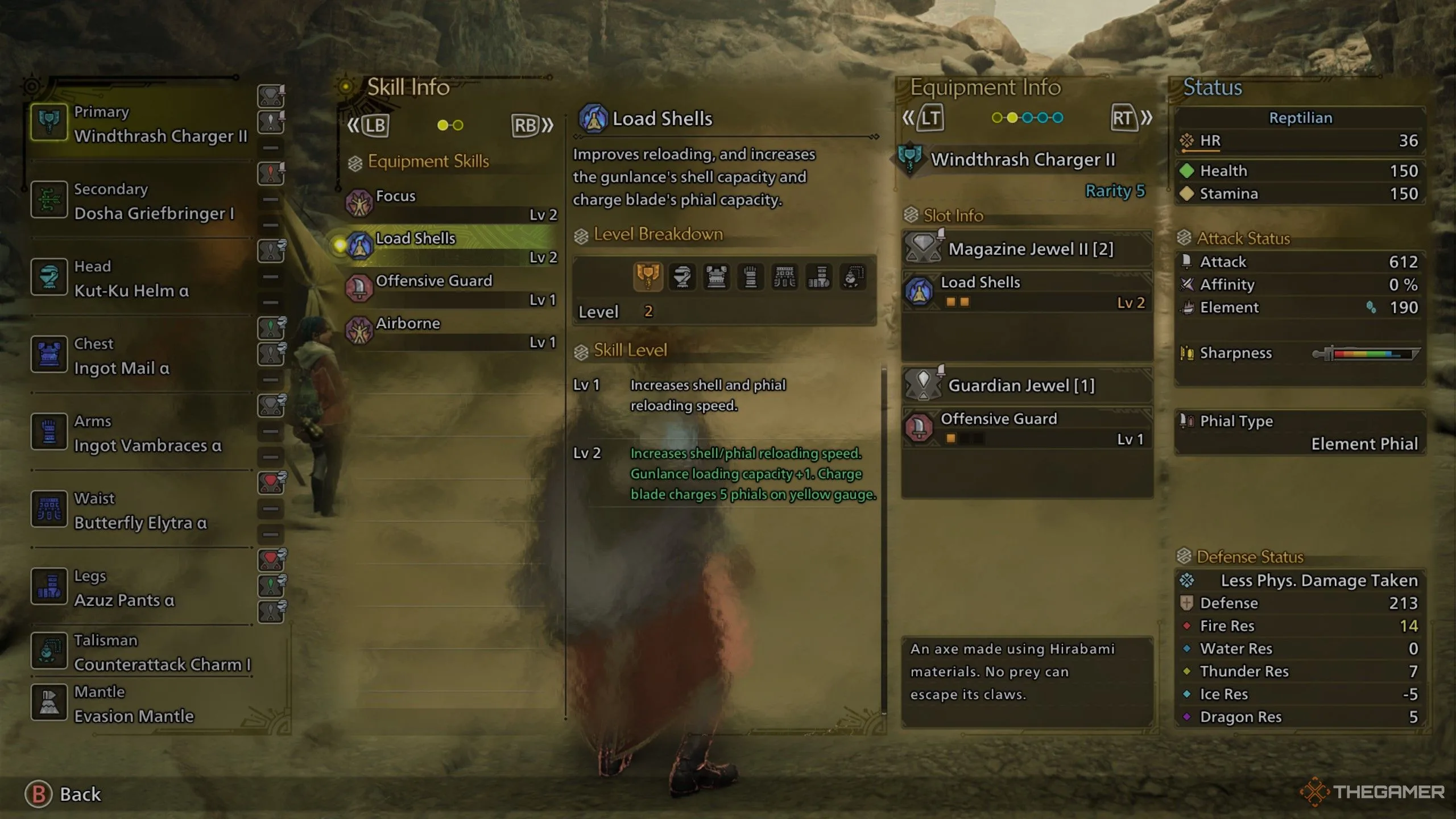The image size is (1456, 819).
Task: Click the TheGamer watermark logo
Action: (1372, 792)
